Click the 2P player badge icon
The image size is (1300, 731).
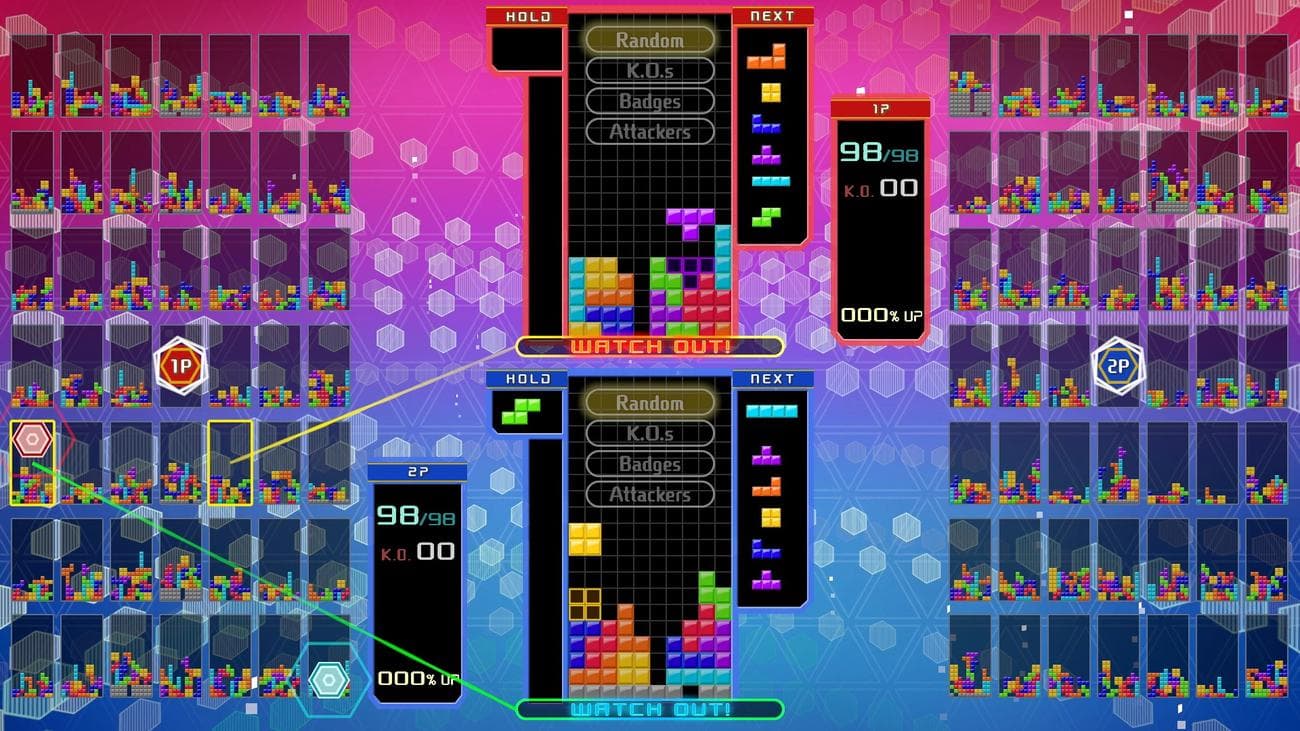click(x=1119, y=366)
